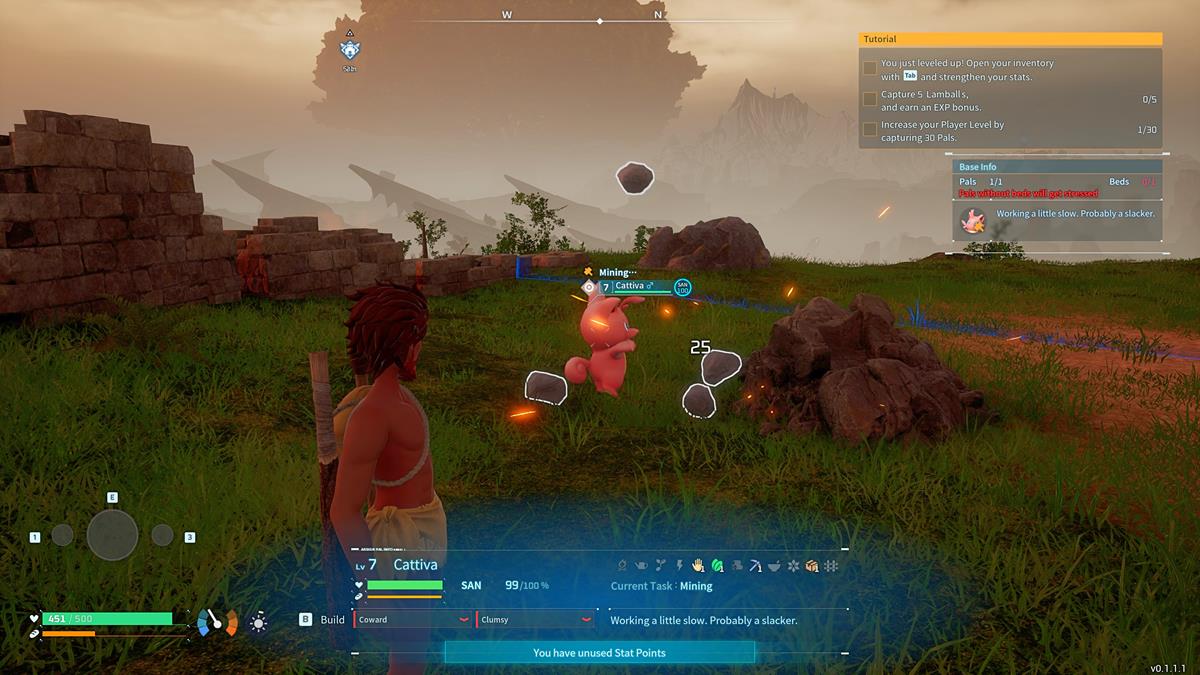The image size is (1200, 675).
Task: Click the sun time-of-day icon
Action: click(258, 623)
